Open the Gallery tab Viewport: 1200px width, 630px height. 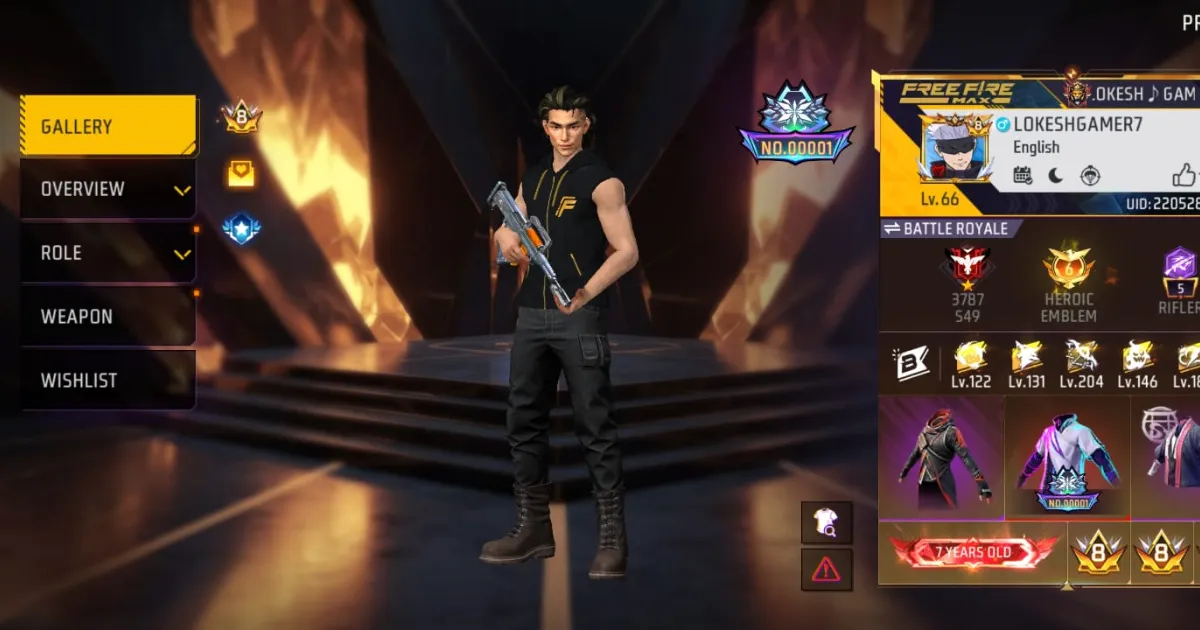(x=108, y=127)
